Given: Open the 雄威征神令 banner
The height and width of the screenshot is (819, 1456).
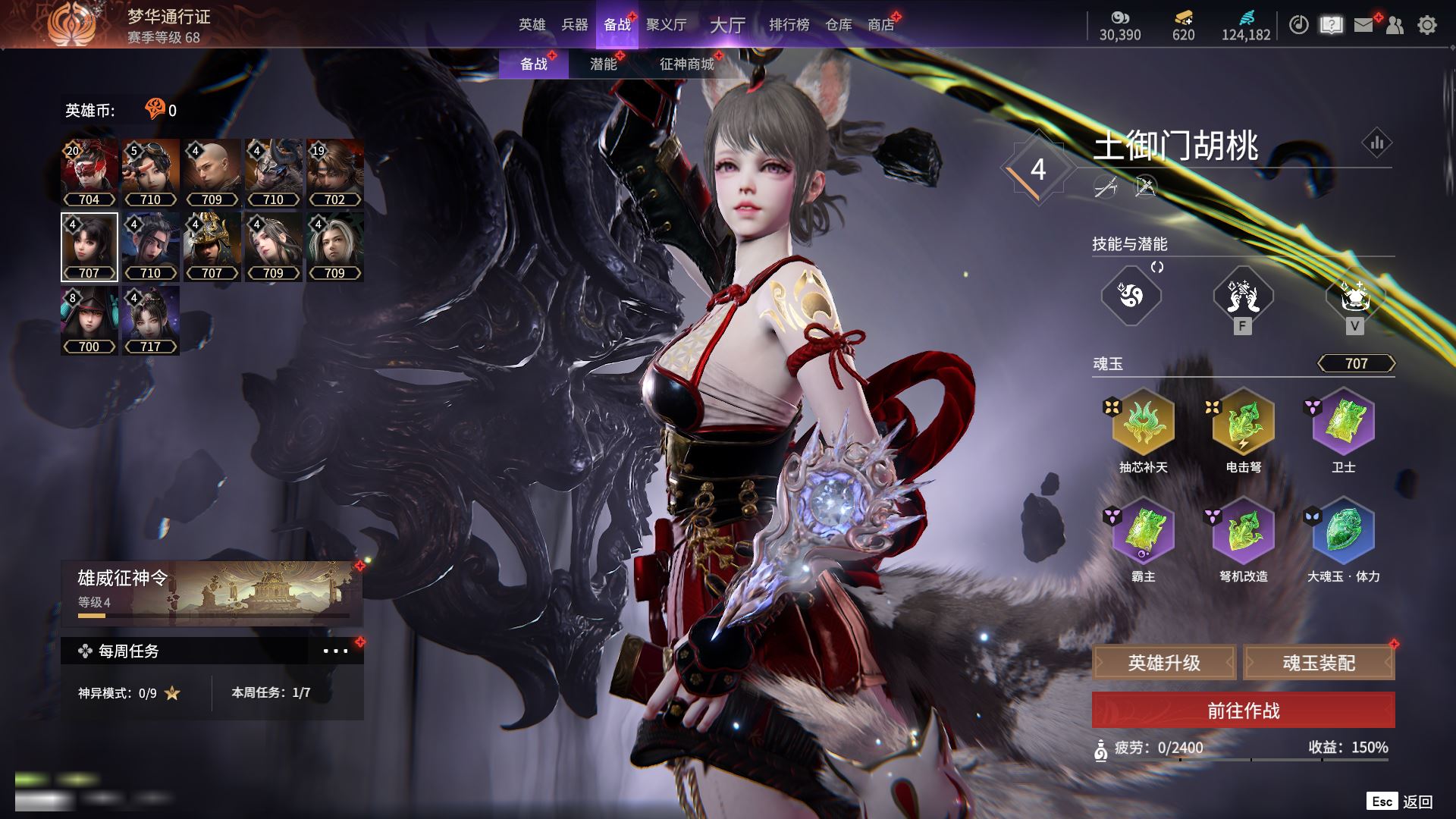Looking at the screenshot, I should [212, 593].
